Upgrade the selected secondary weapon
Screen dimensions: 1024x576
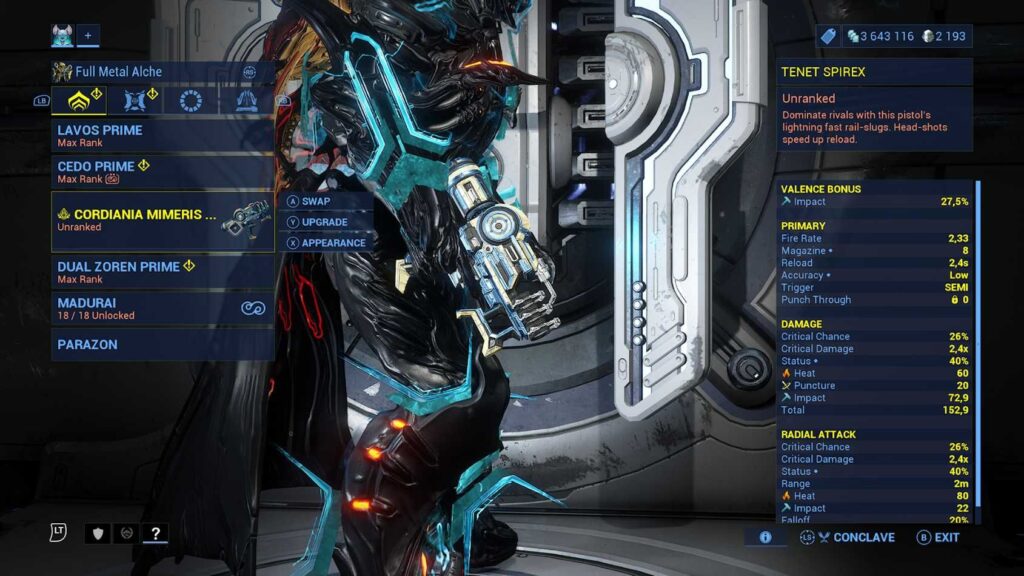click(324, 222)
